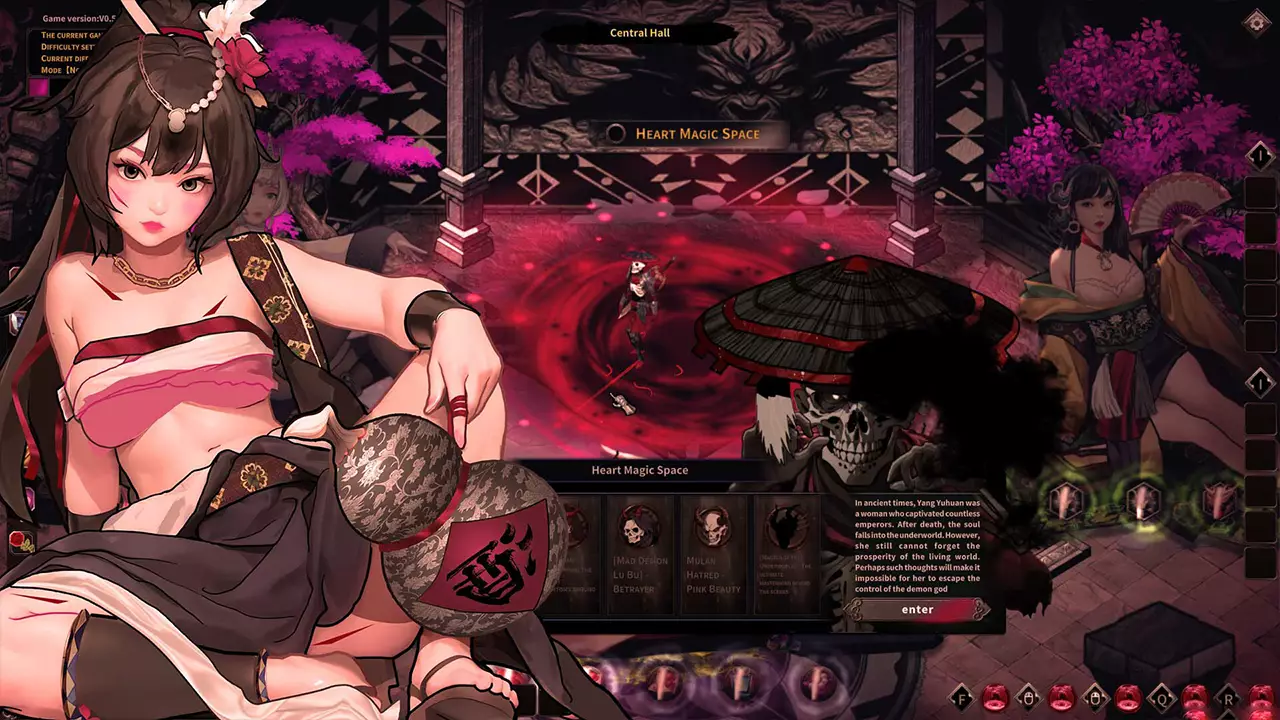Click the red orb ability beside the F hotkey
1280x720 pixels.
click(x=996, y=698)
